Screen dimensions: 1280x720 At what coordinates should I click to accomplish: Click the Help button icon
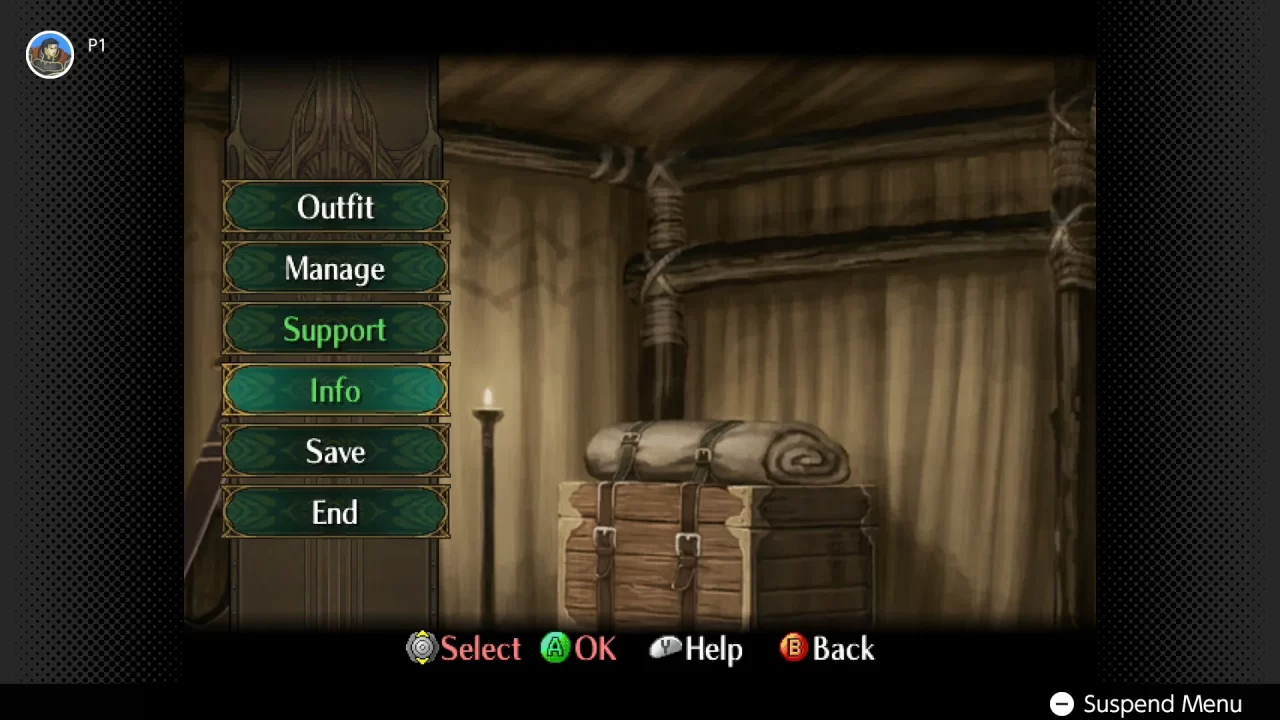point(665,649)
